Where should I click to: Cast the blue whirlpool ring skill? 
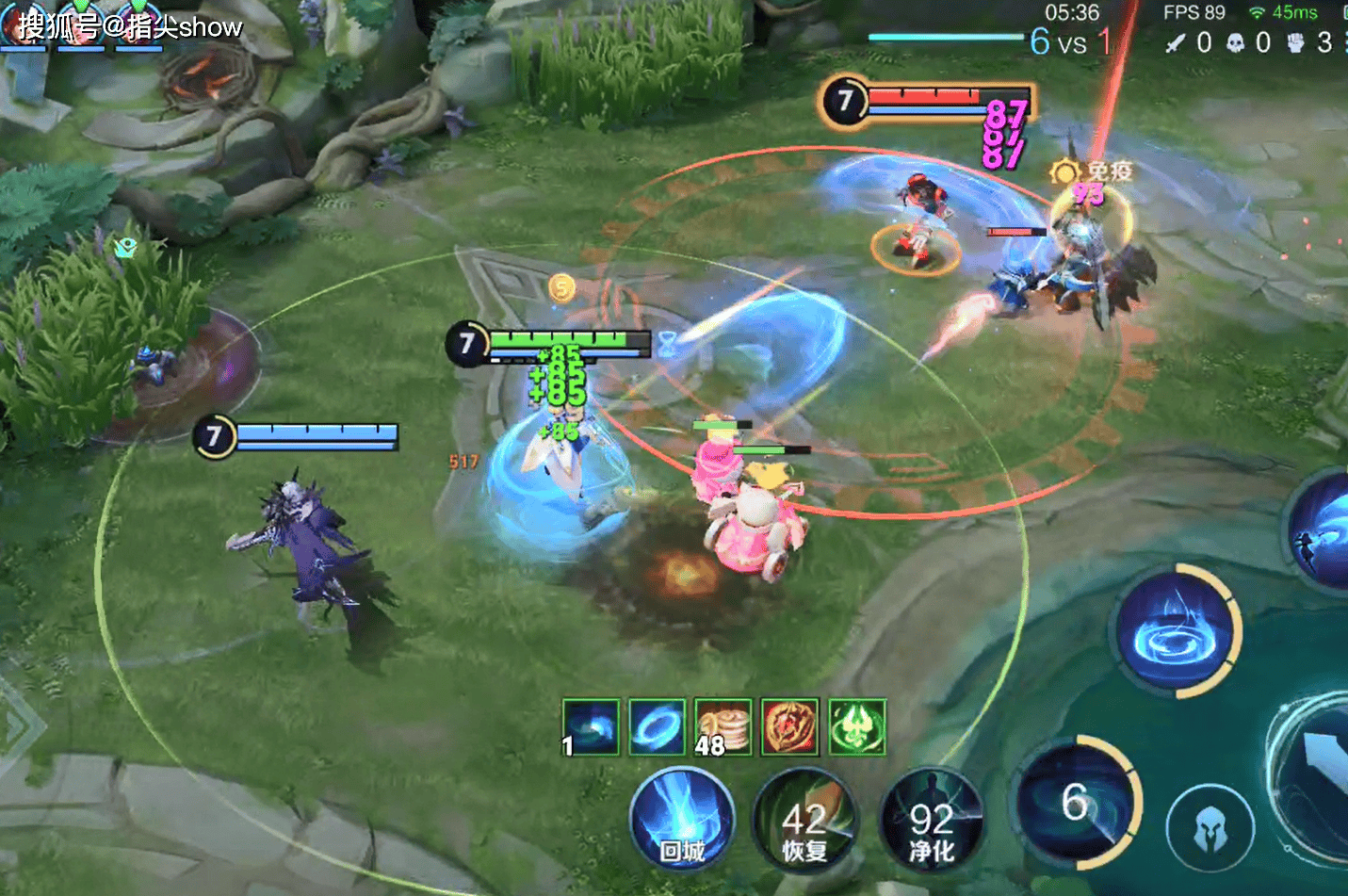point(1175,631)
